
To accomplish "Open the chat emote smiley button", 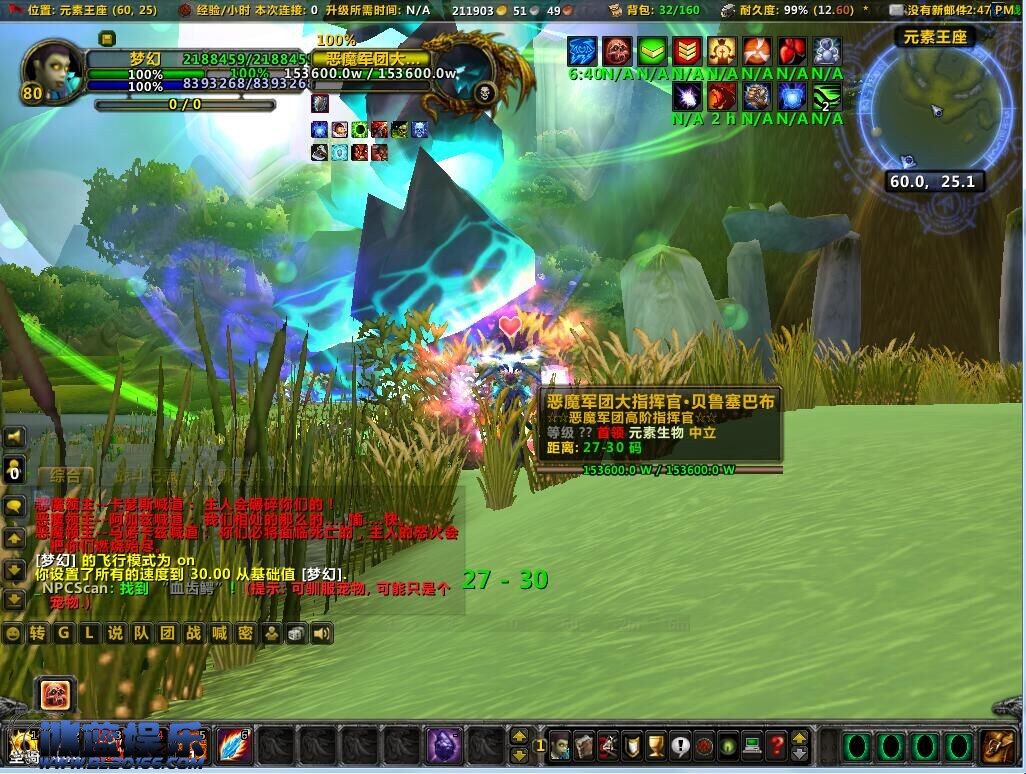I will point(12,633).
